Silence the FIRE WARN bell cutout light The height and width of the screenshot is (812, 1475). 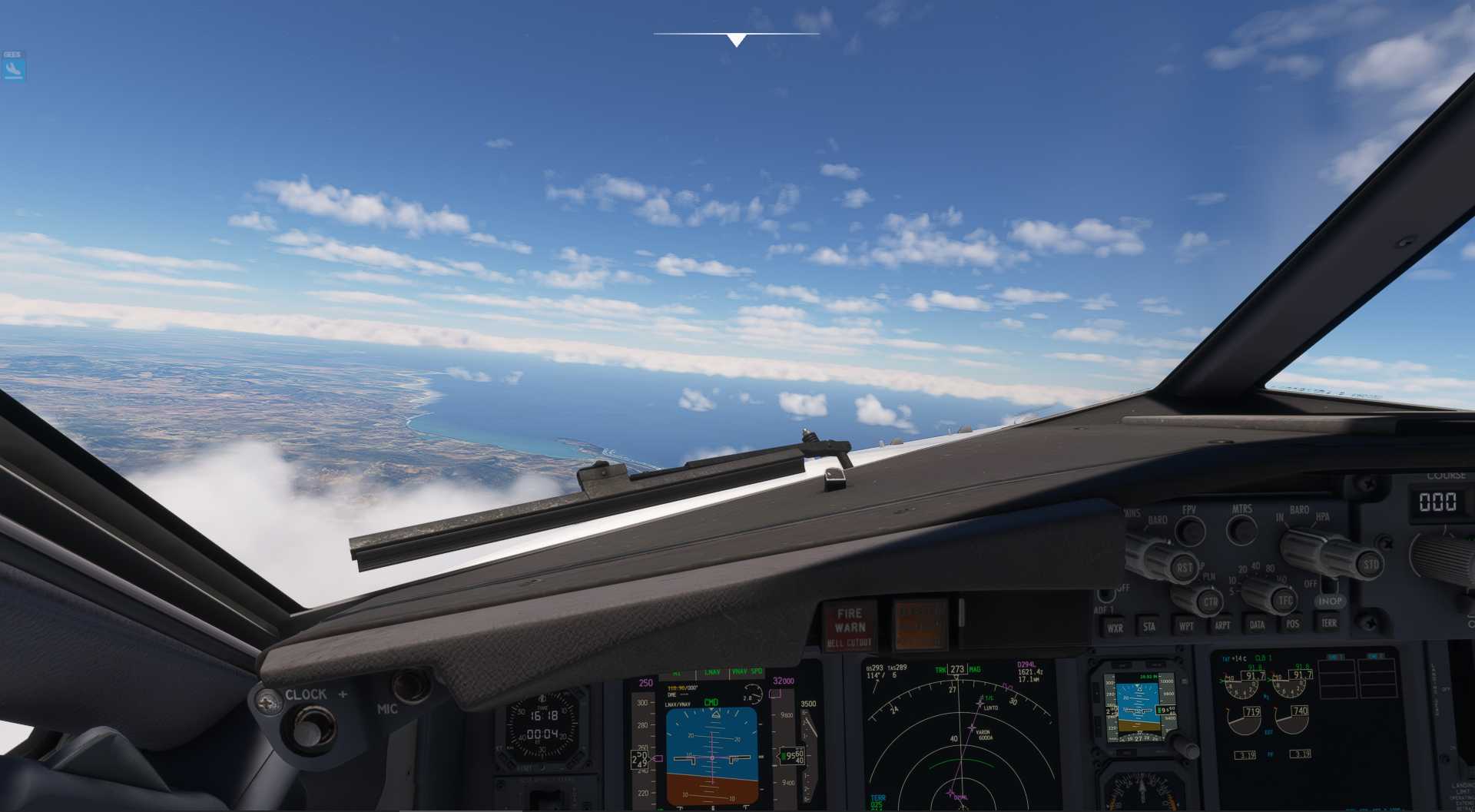coord(850,626)
